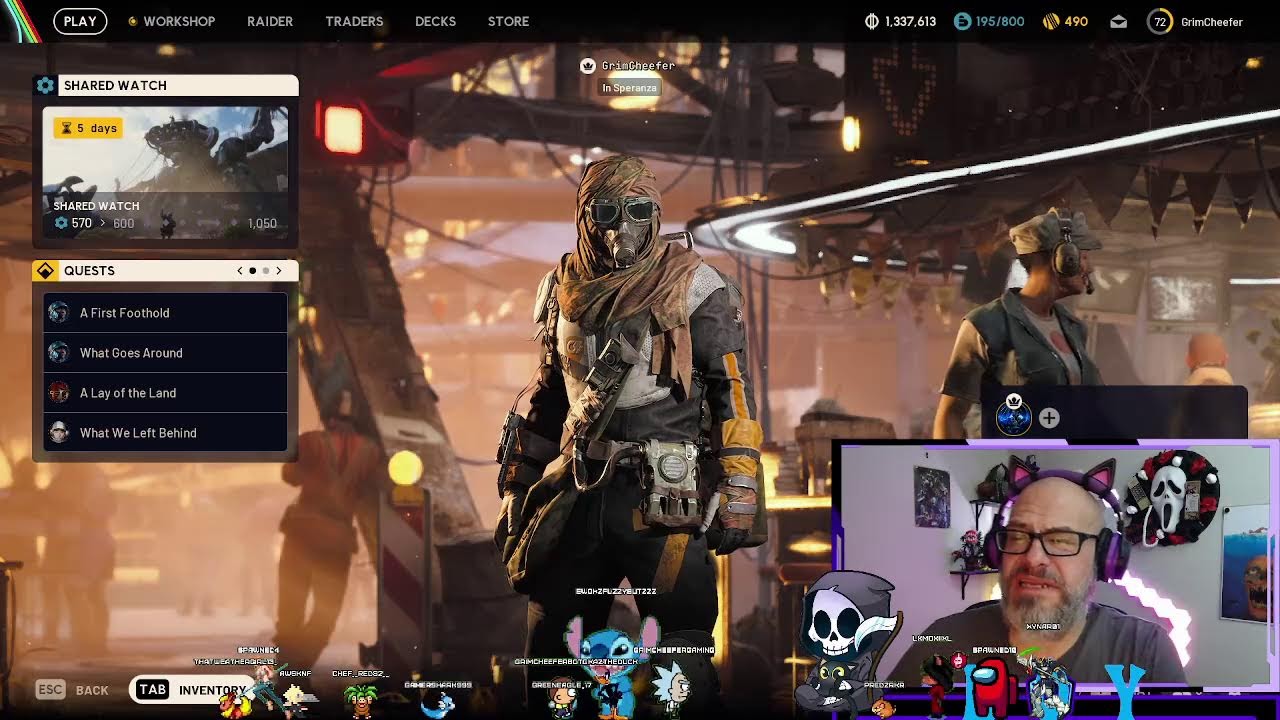Go Back from this screen
The image size is (1280, 720).
[72, 690]
